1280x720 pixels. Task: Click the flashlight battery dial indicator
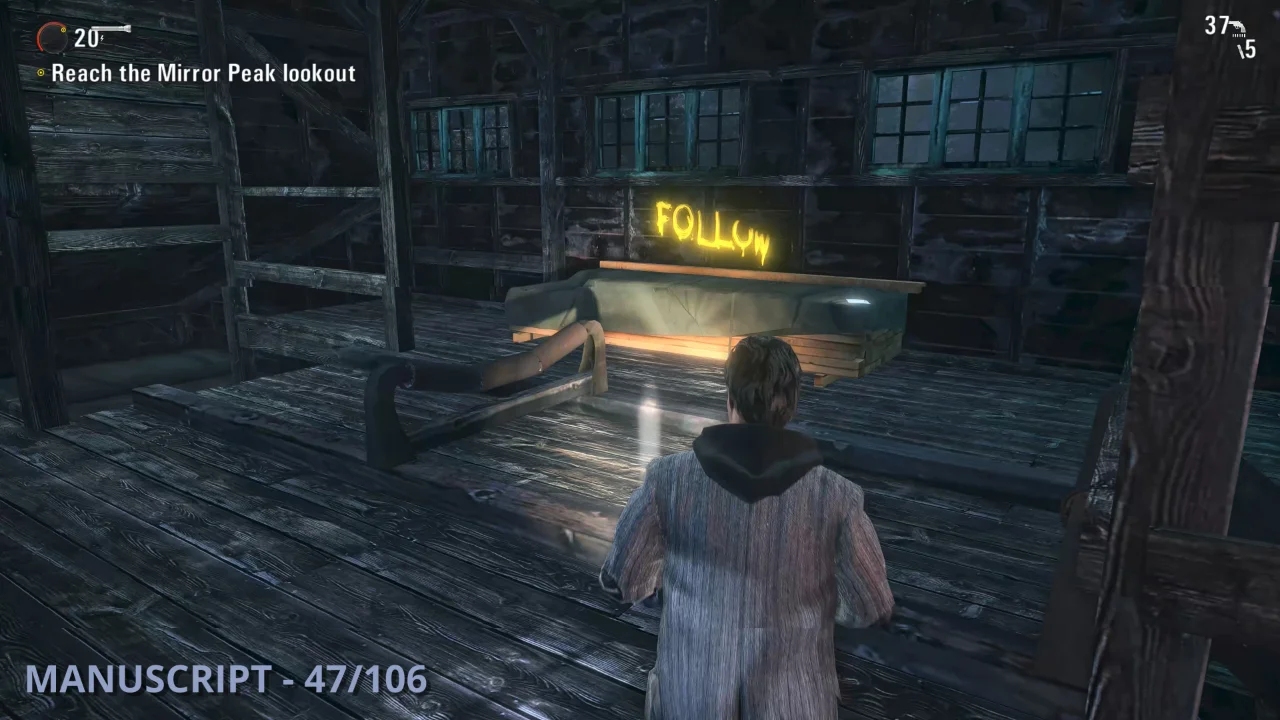pos(52,38)
